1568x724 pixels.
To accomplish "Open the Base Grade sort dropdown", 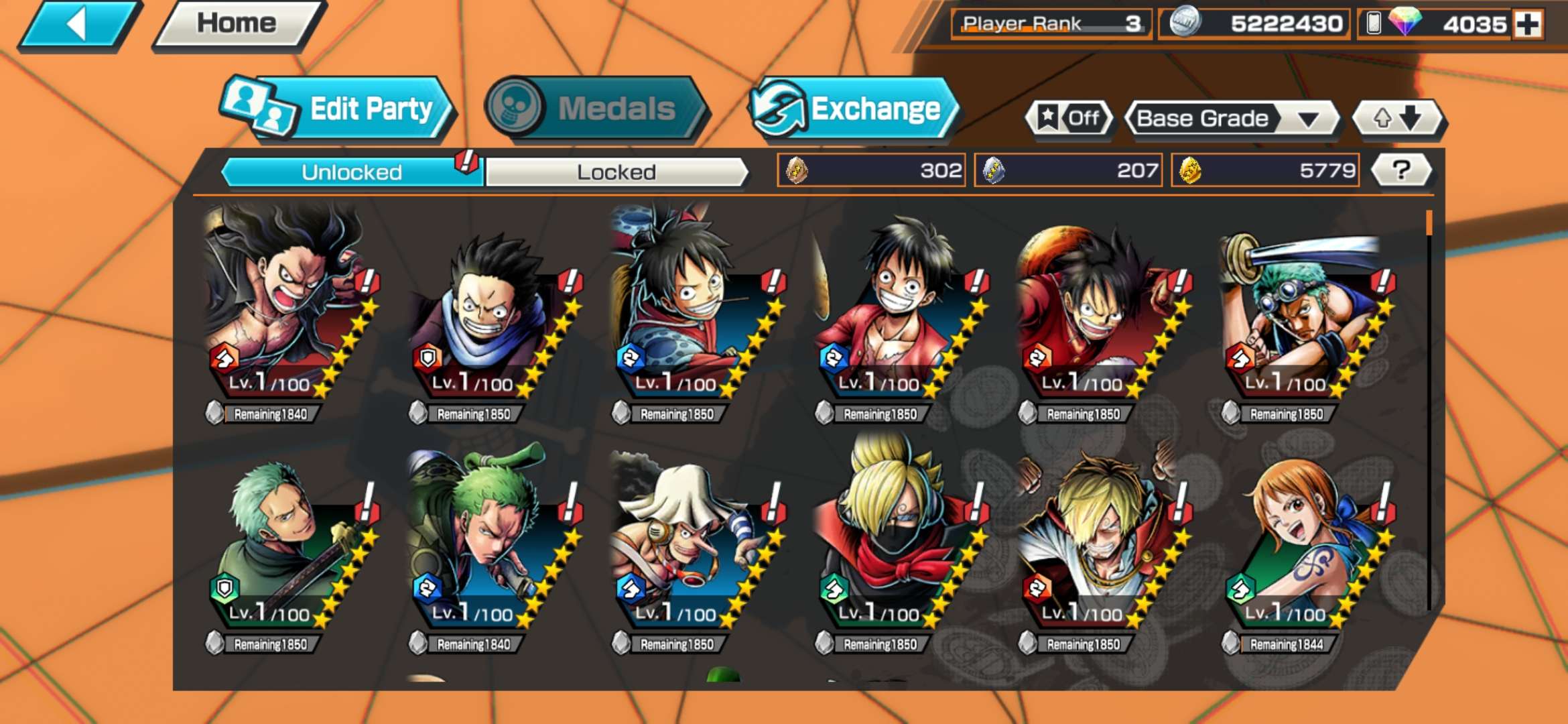I will click(x=1232, y=119).
